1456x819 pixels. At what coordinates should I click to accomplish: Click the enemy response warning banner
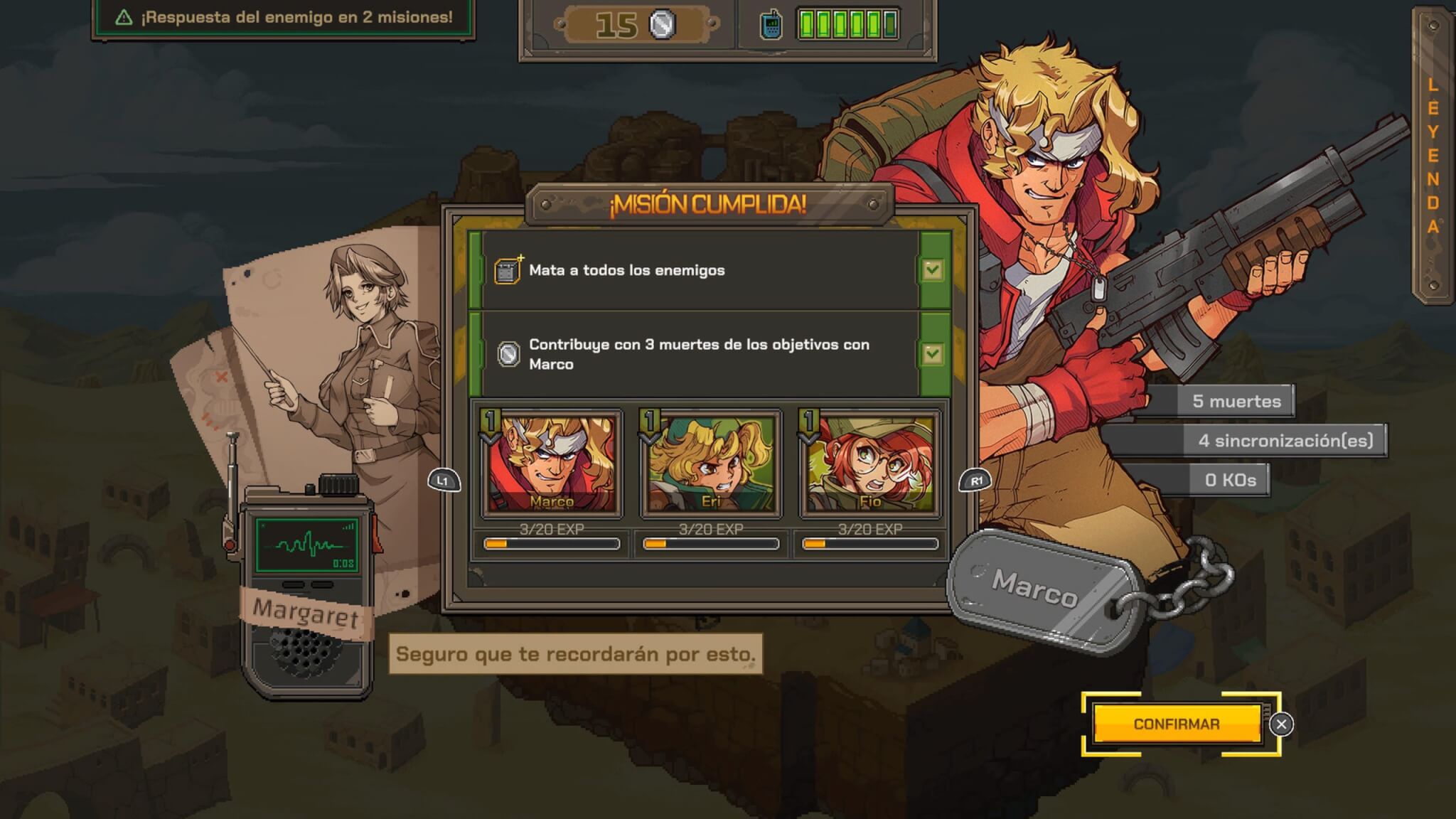[x=284, y=18]
